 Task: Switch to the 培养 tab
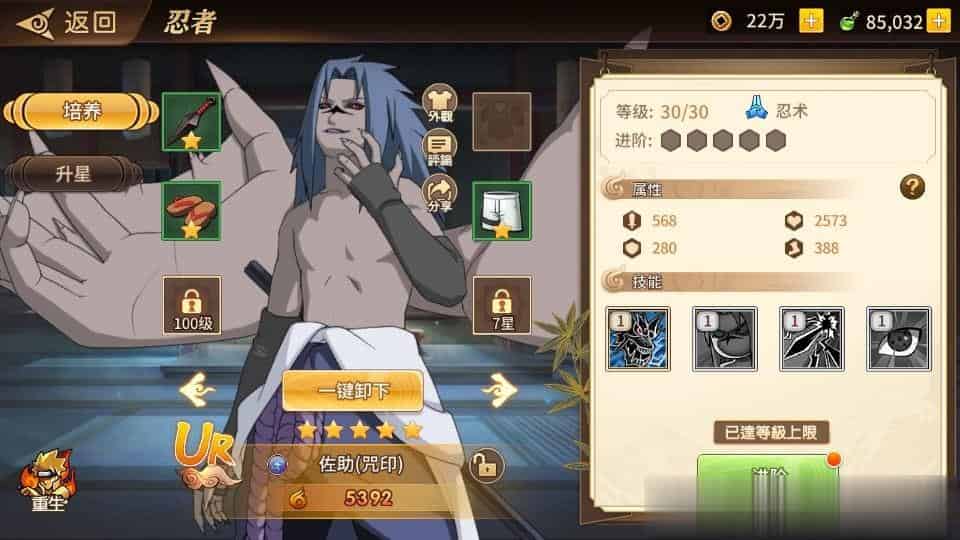point(78,111)
